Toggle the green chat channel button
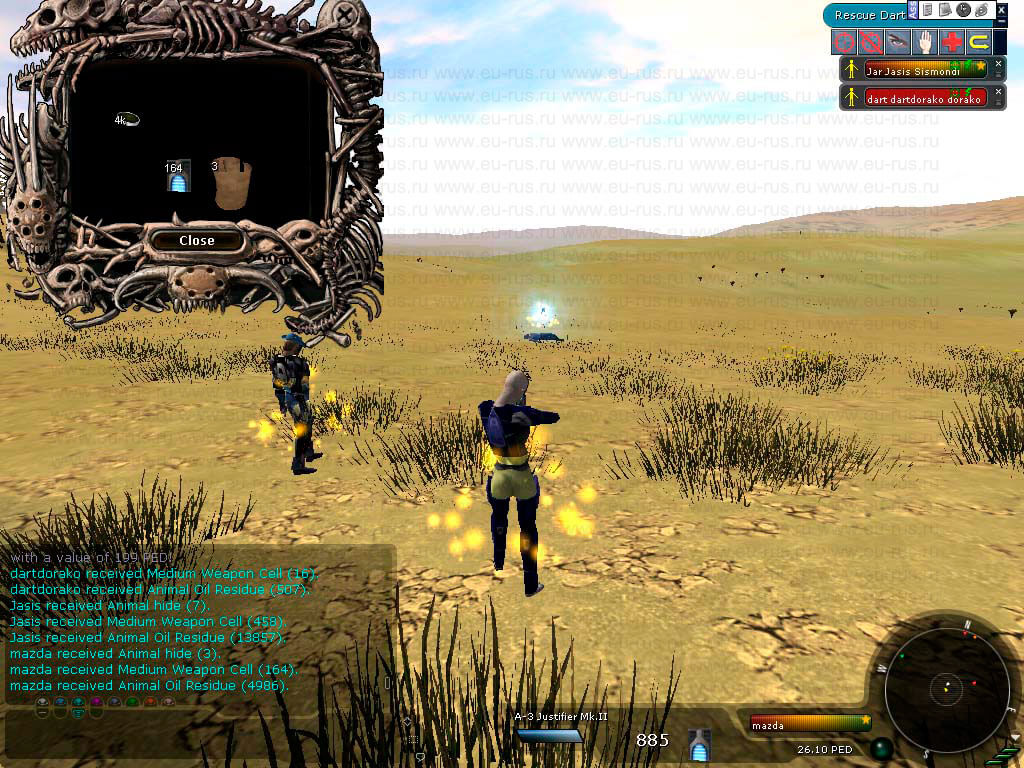 click(x=132, y=703)
